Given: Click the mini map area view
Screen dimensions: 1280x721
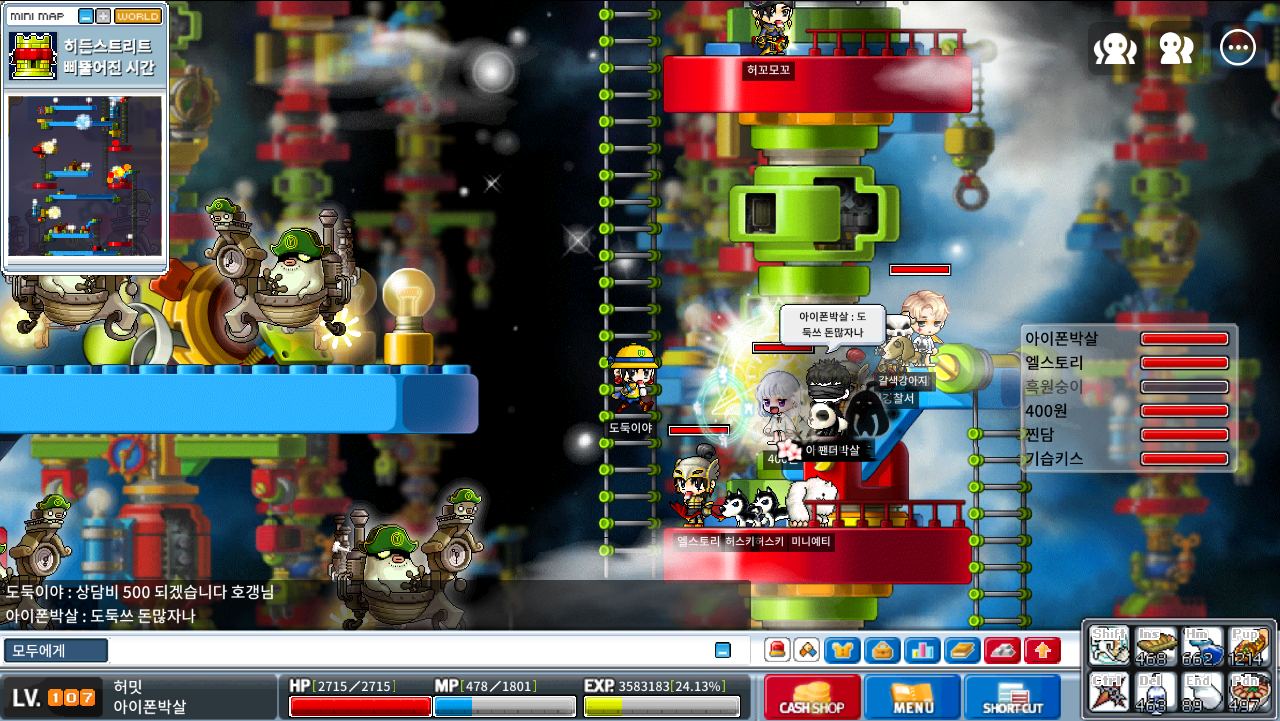Looking at the screenshot, I should coord(85,175).
